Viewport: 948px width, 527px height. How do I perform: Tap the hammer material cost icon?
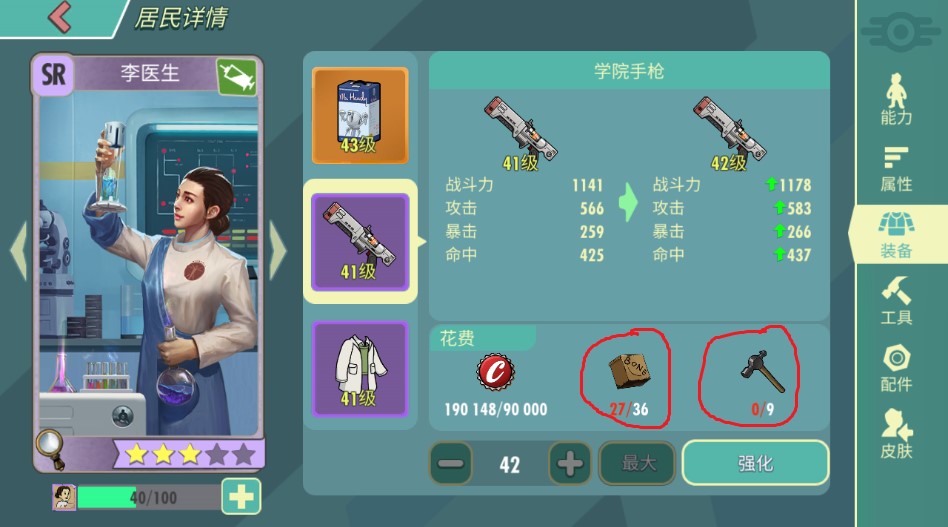762,372
